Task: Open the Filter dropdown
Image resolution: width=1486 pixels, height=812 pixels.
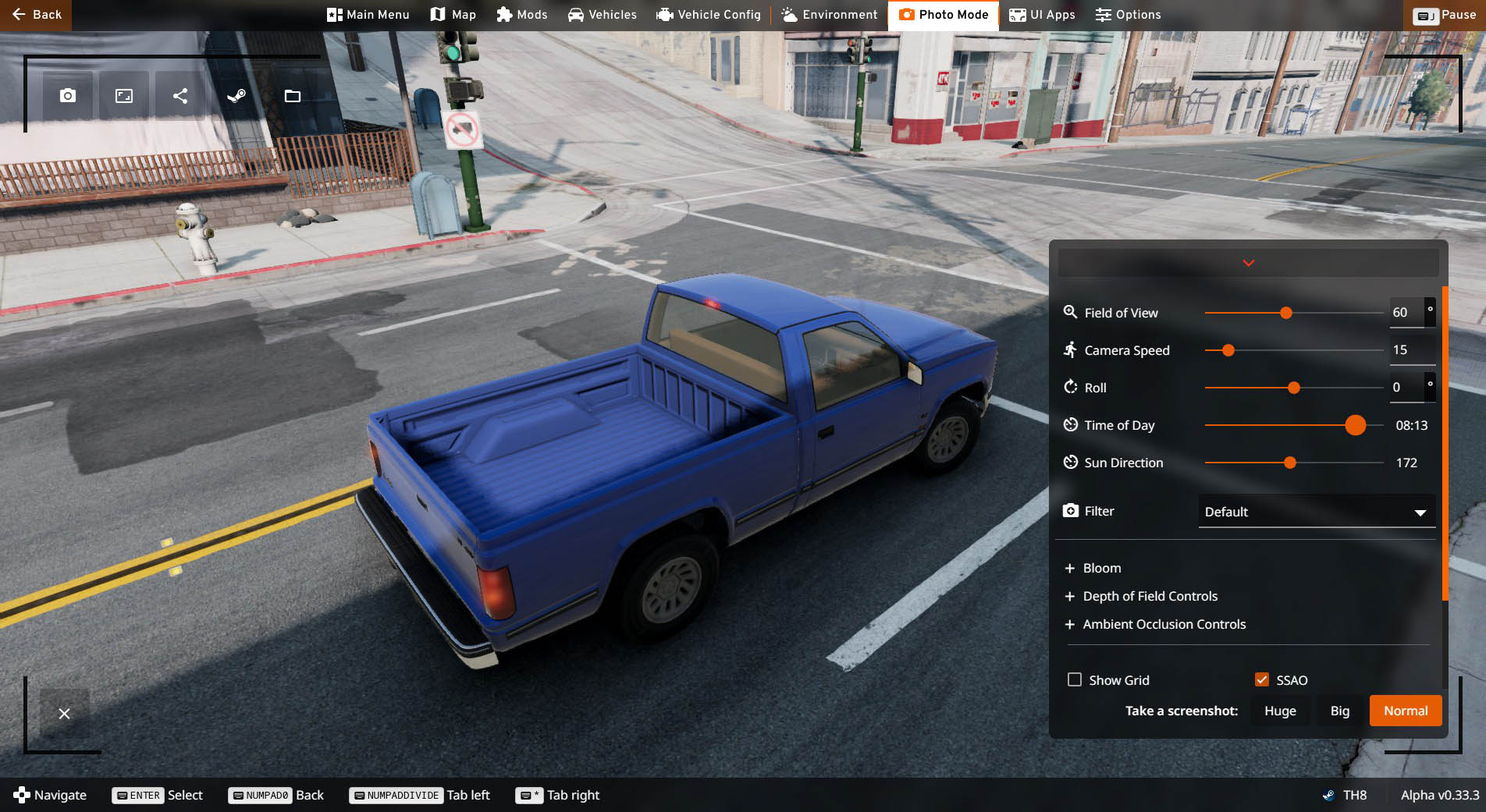Action: coord(1316,512)
